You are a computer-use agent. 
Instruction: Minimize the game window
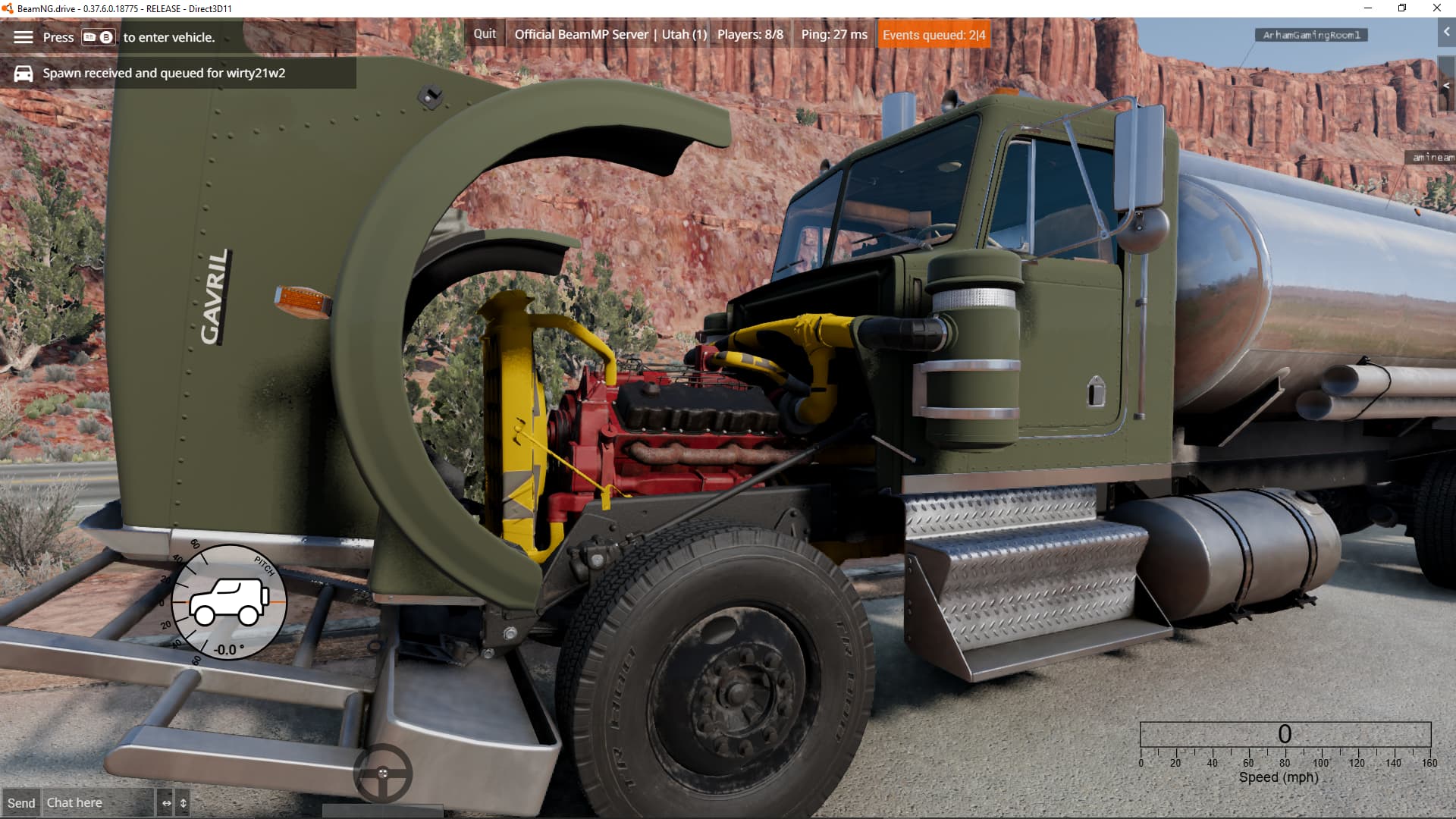[1368, 8]
